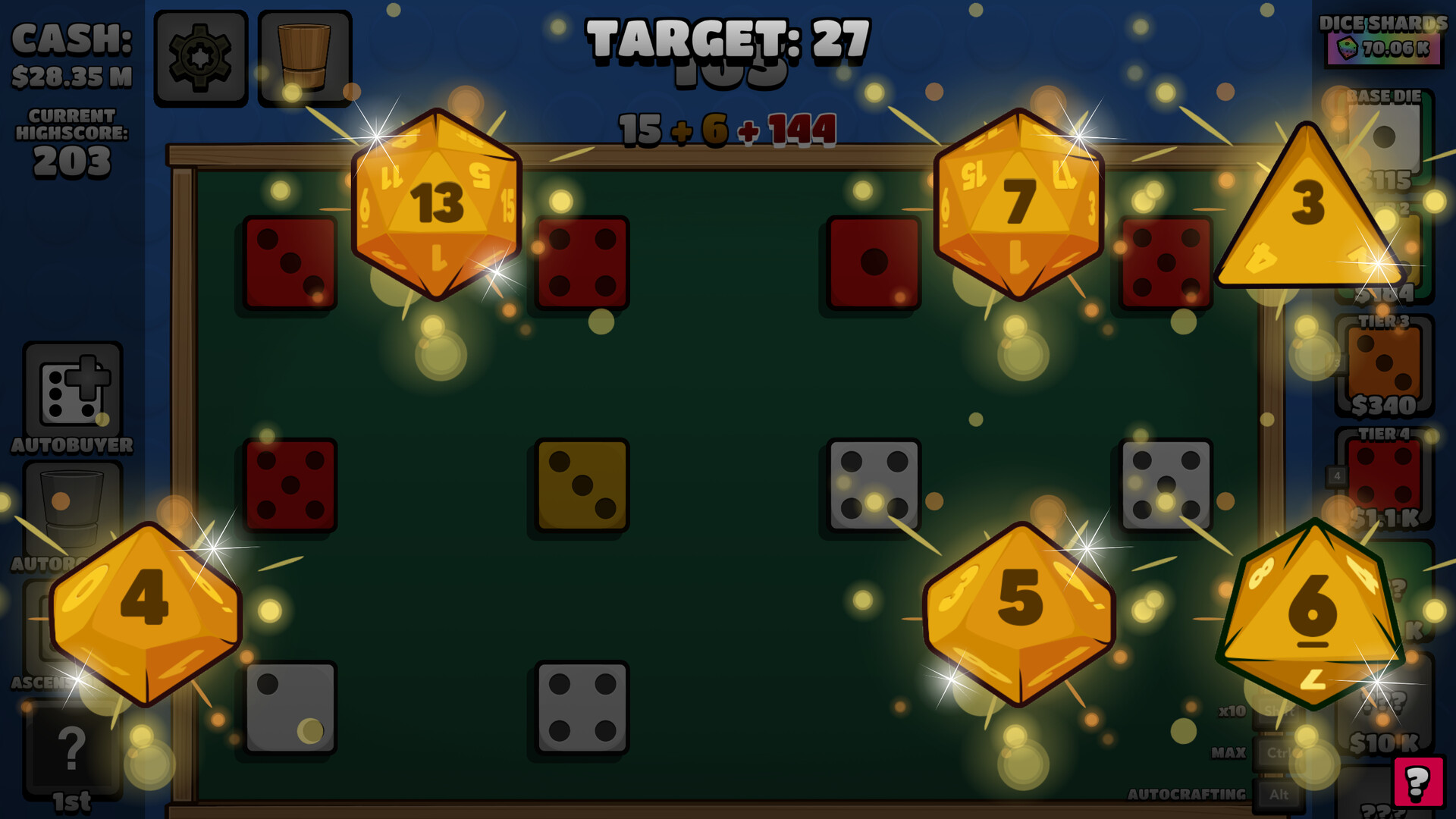The height and width of the screenshot is (819, 1456).
Task: Toggle x10 purchase mode with Shift
Action: (1278, 713)
